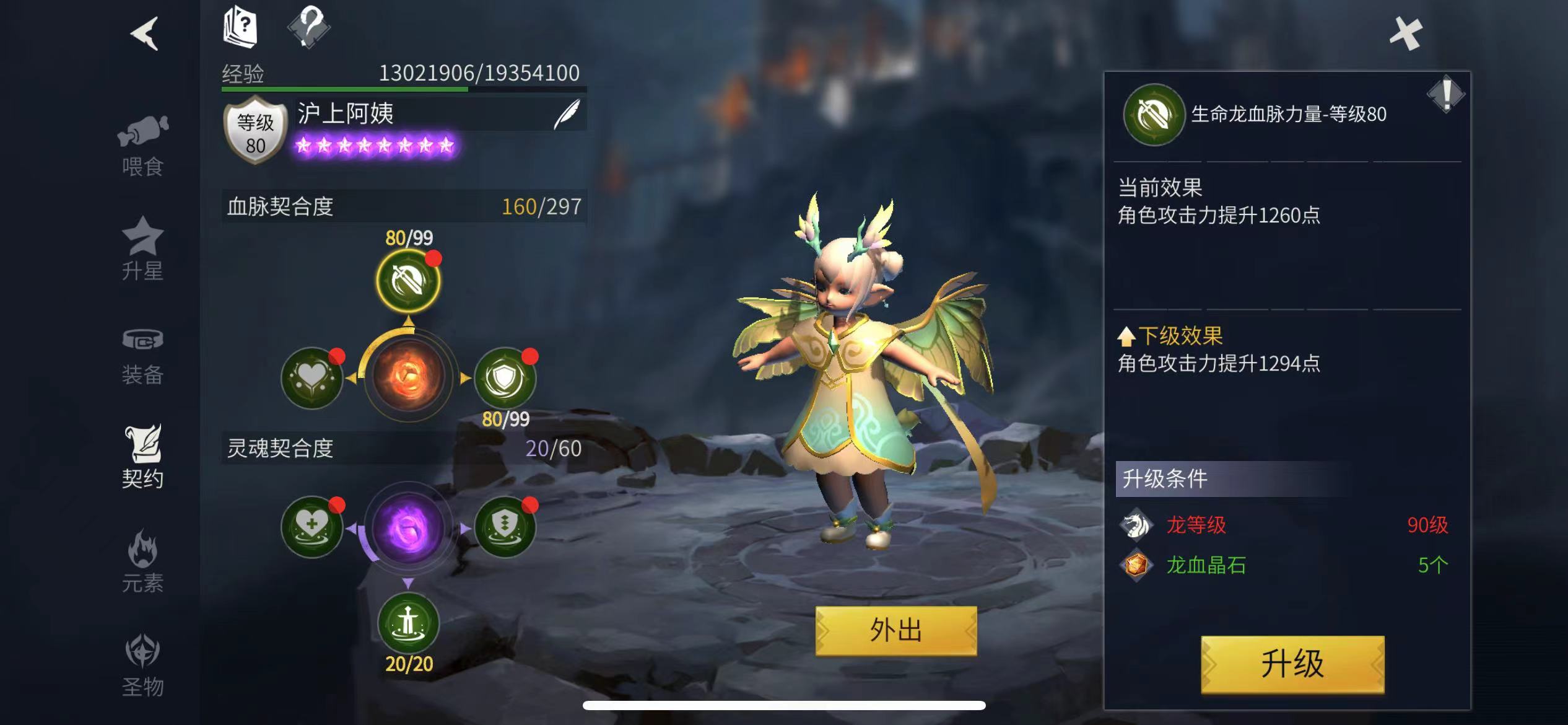Viewport: 1568px width, 725px height.
Task: Select the heart bloodline skill icon
Action: [313, 379]
